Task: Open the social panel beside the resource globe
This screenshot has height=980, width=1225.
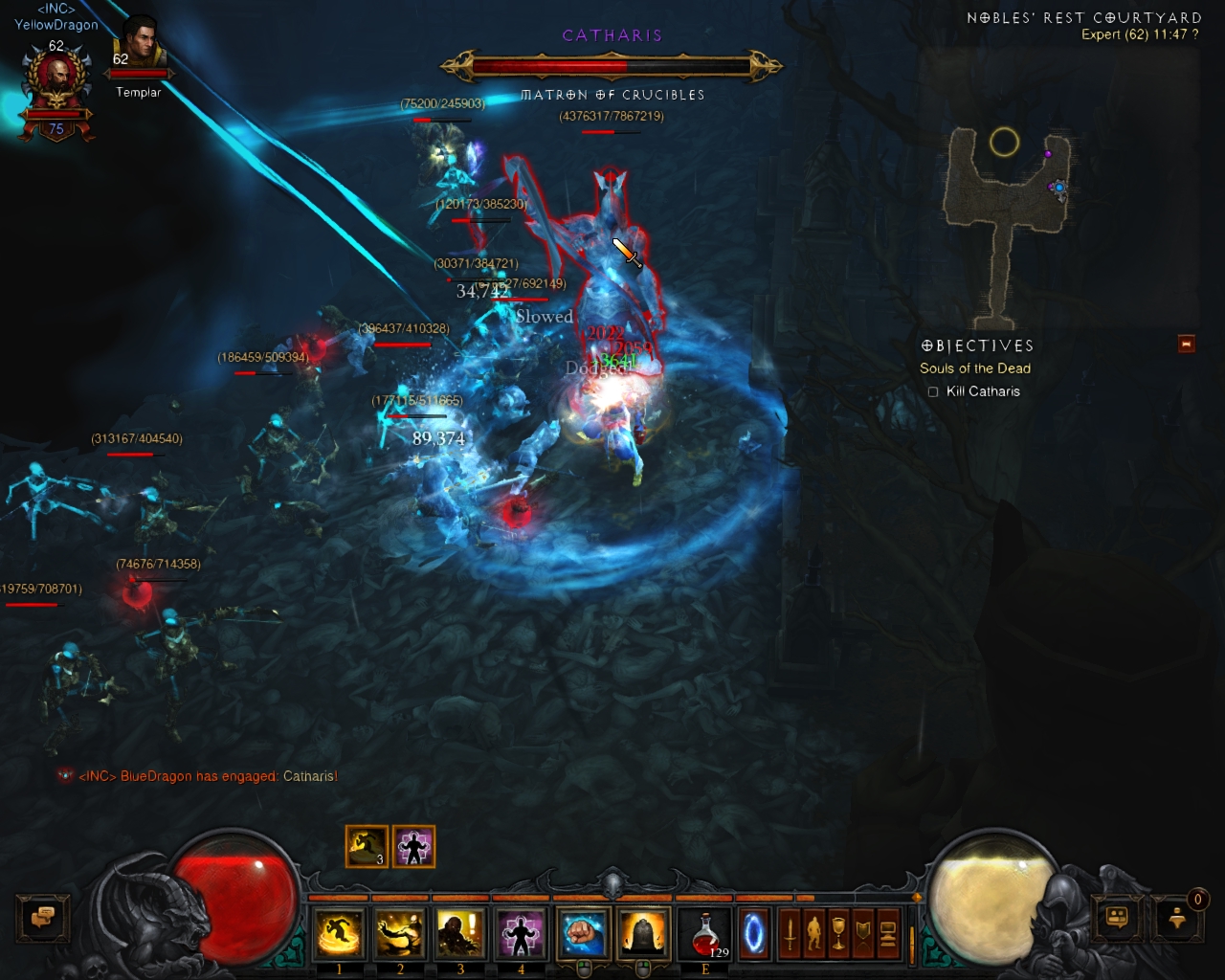Action: (x=1117, y=919)
